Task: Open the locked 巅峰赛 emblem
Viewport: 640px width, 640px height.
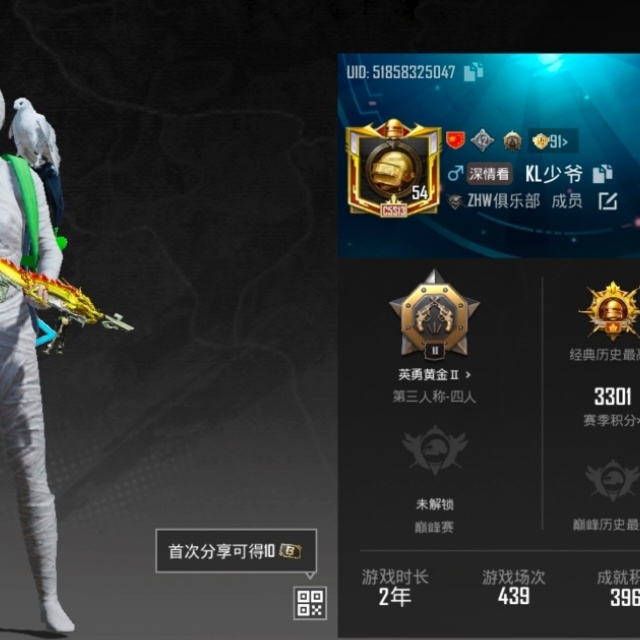Action: (x=434, y=451)
